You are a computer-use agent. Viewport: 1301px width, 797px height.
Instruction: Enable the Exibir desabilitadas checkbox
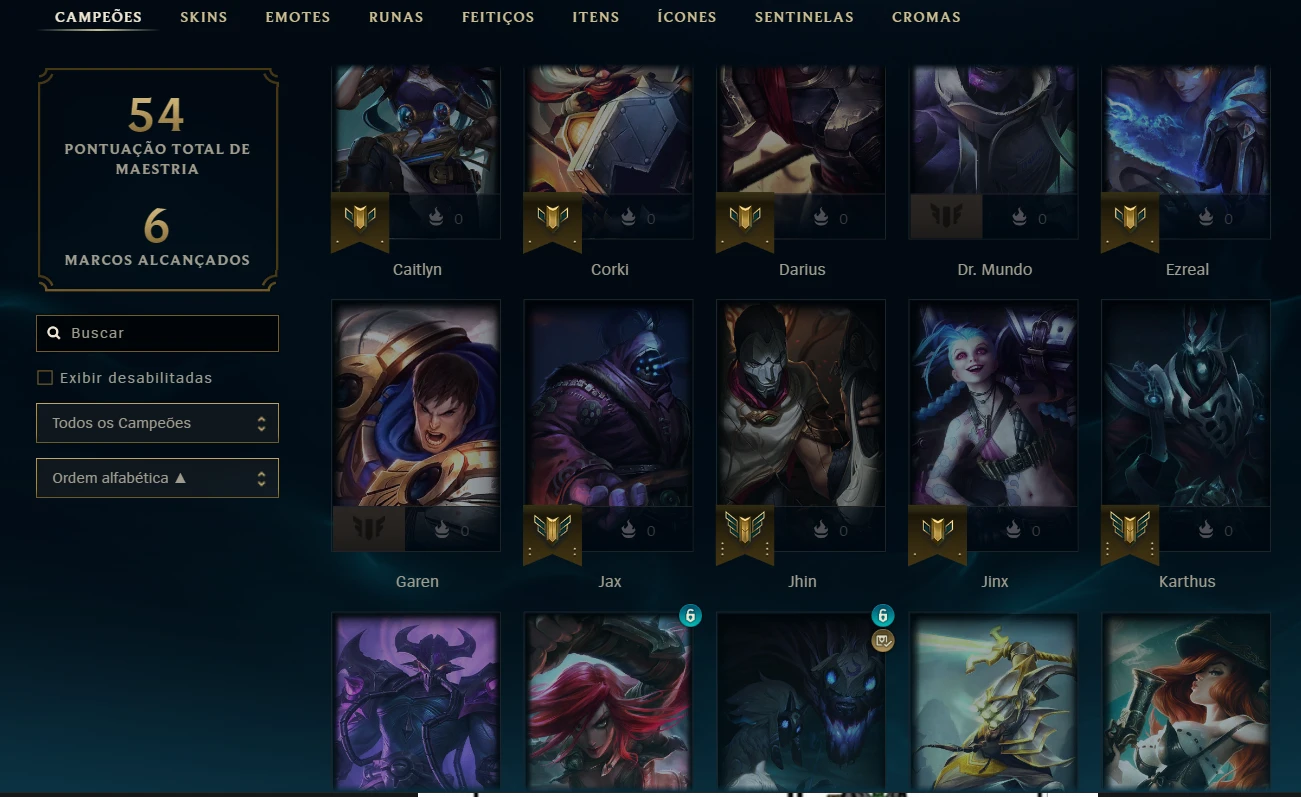(x=45, y=377)
